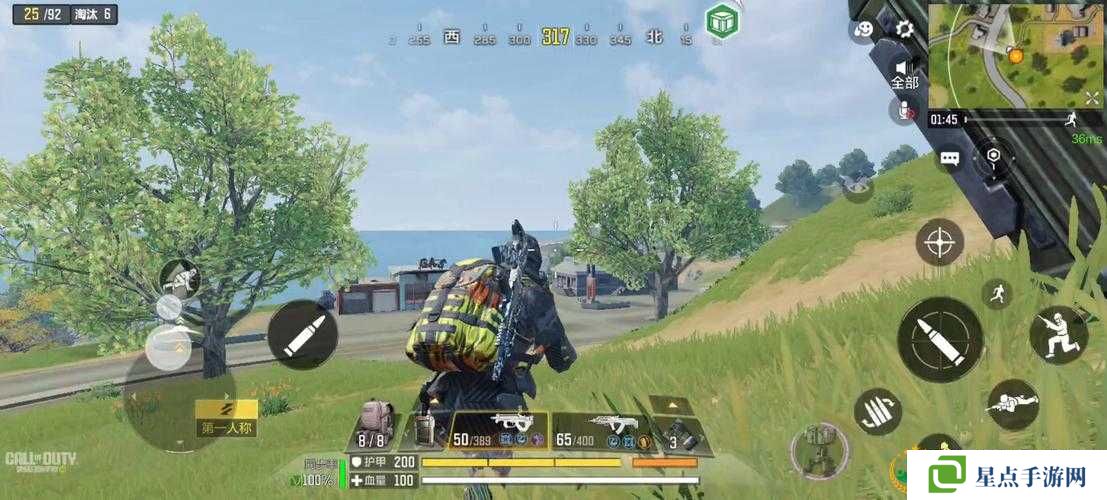Viewport: 1107px width, 500px height.
Task: Fire using the left-side bullet button
Action: [x=302, y=334]
